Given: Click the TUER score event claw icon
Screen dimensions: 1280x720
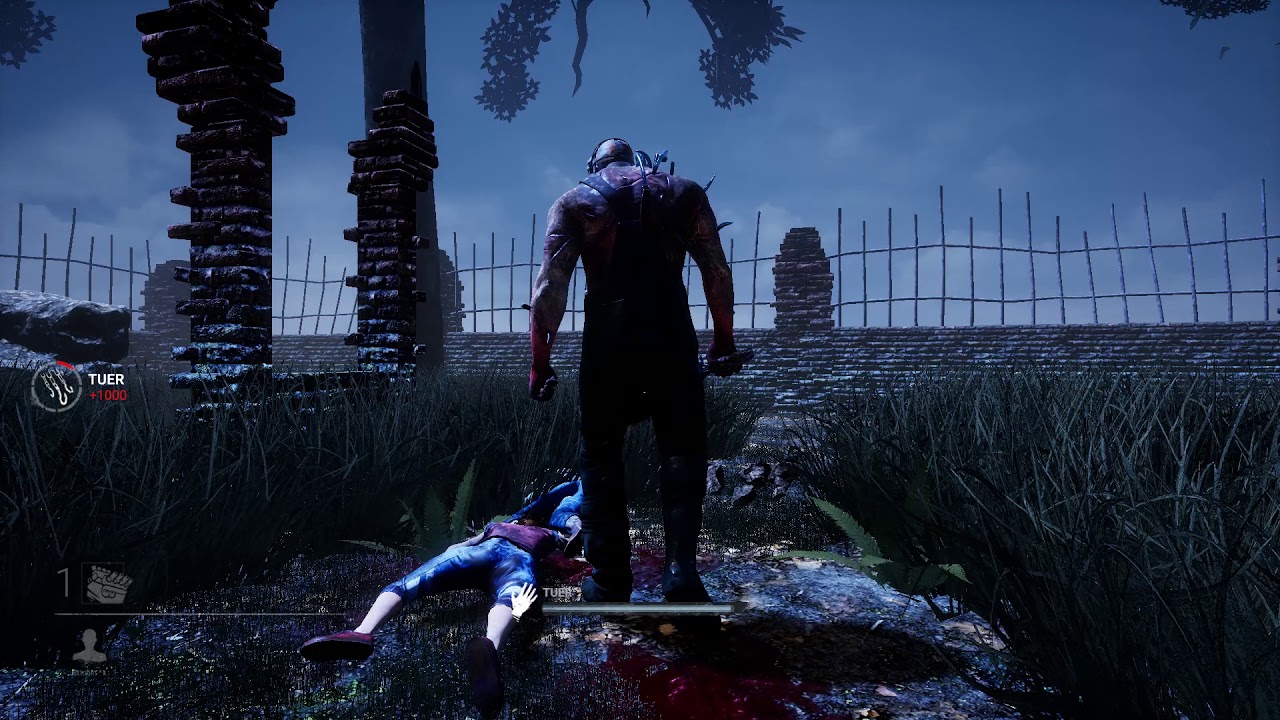Looking at the screenshot, I should (56, 387).
